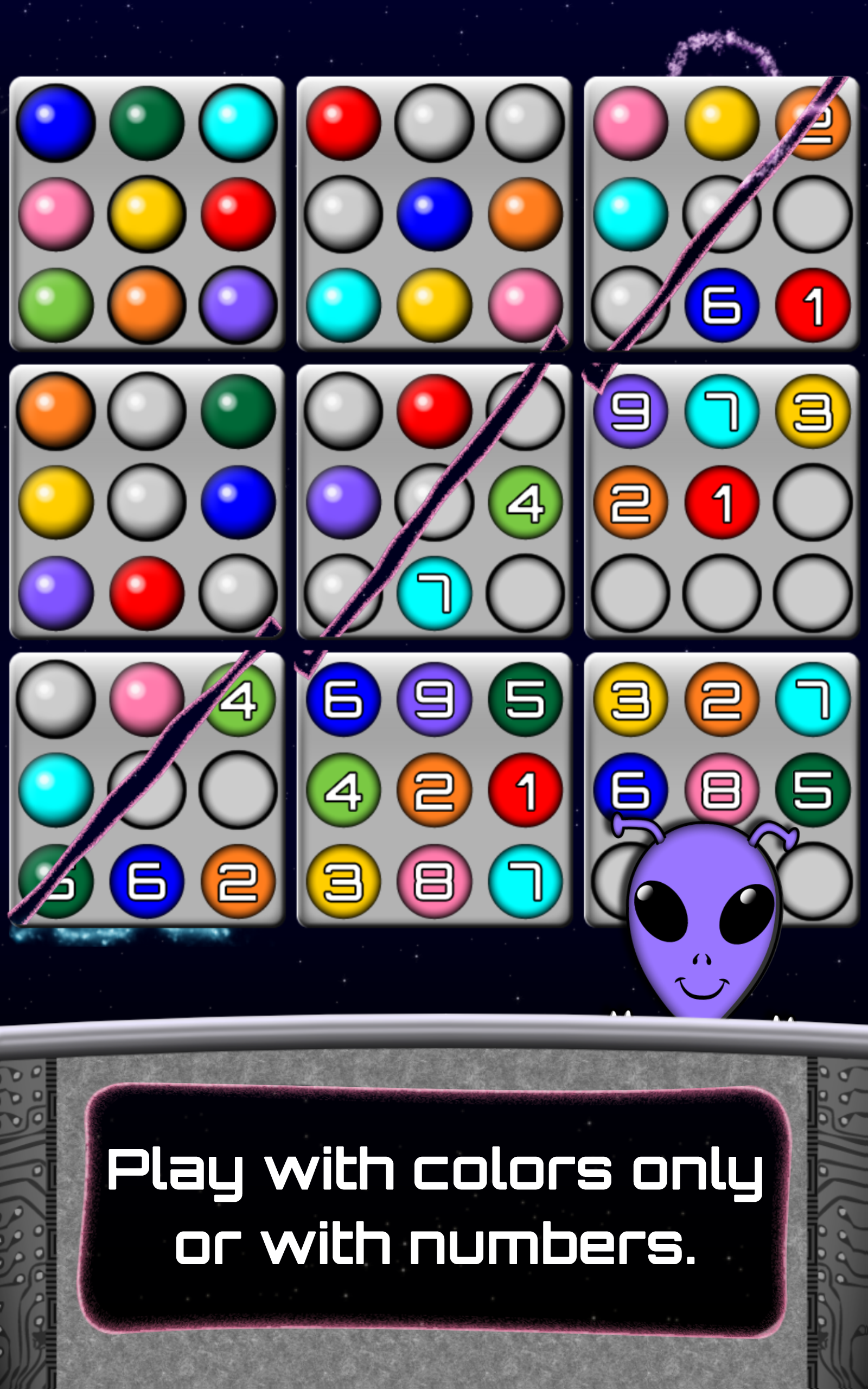The width and height of the screenshot is (868, 1389).
Task: Select the pink ball in the top-right grid
Action: coord(631,123)
